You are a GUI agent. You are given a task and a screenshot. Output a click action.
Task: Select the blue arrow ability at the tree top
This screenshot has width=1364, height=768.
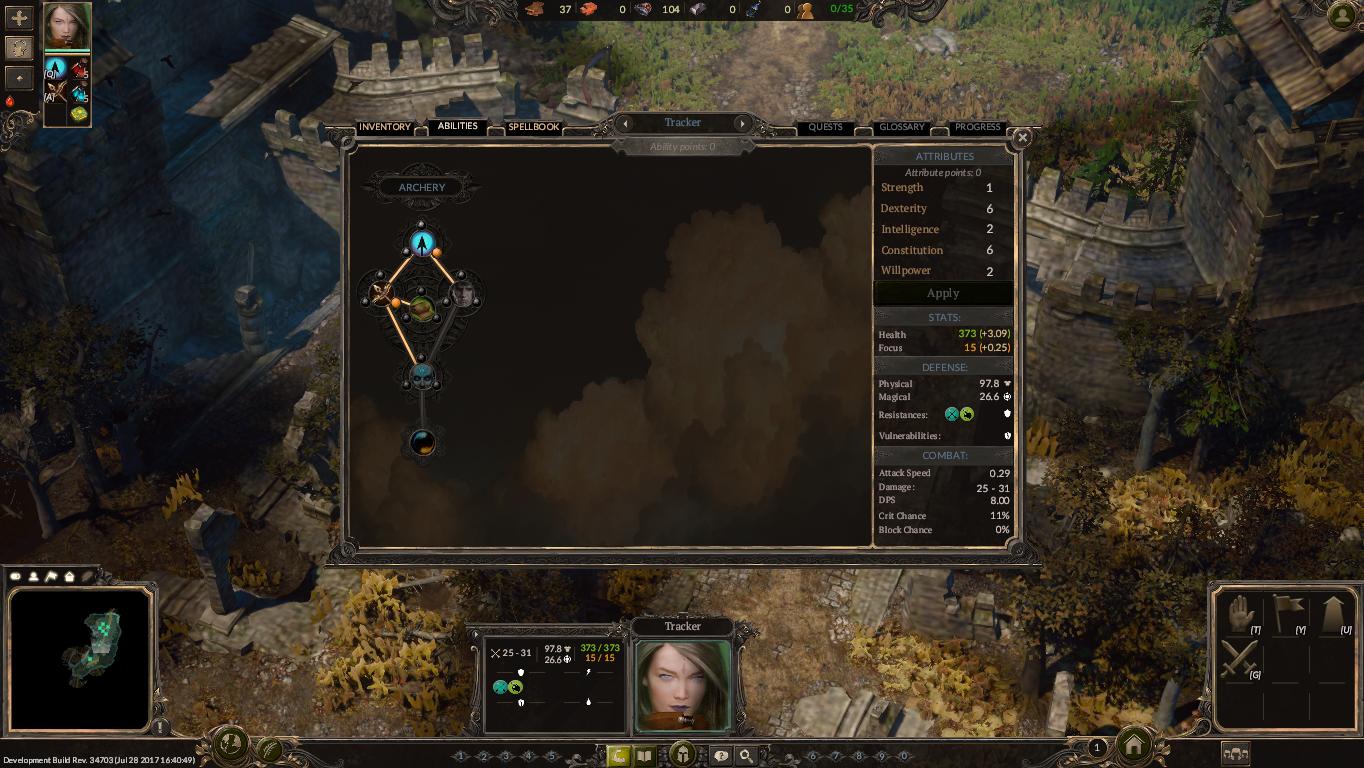[x=422, y=243]
